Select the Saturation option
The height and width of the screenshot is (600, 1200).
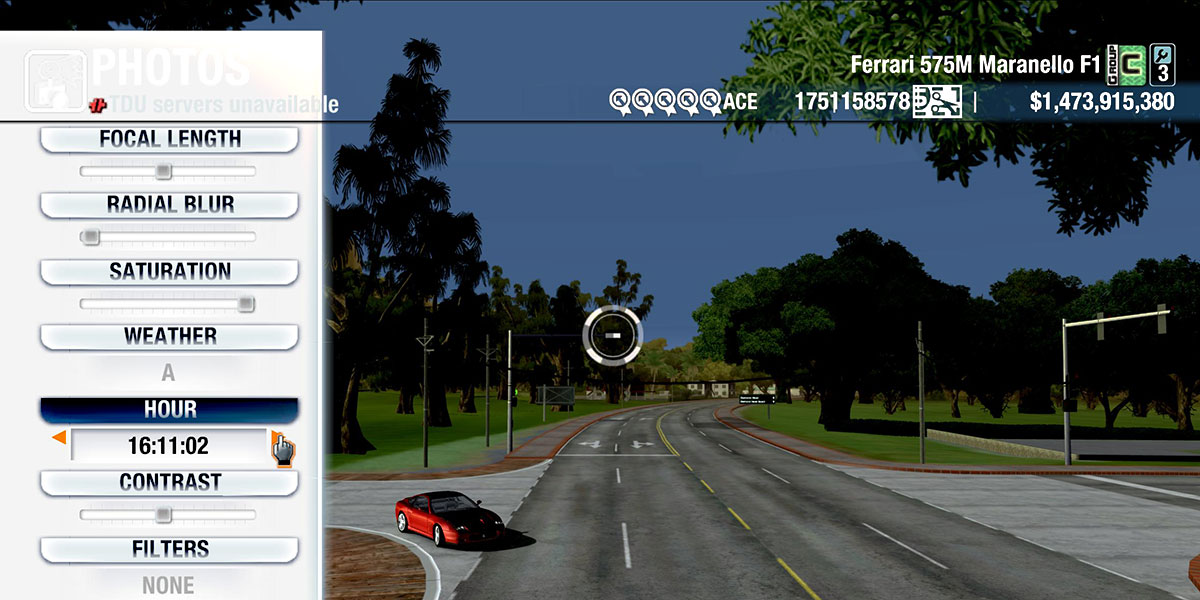pos(169,272)
